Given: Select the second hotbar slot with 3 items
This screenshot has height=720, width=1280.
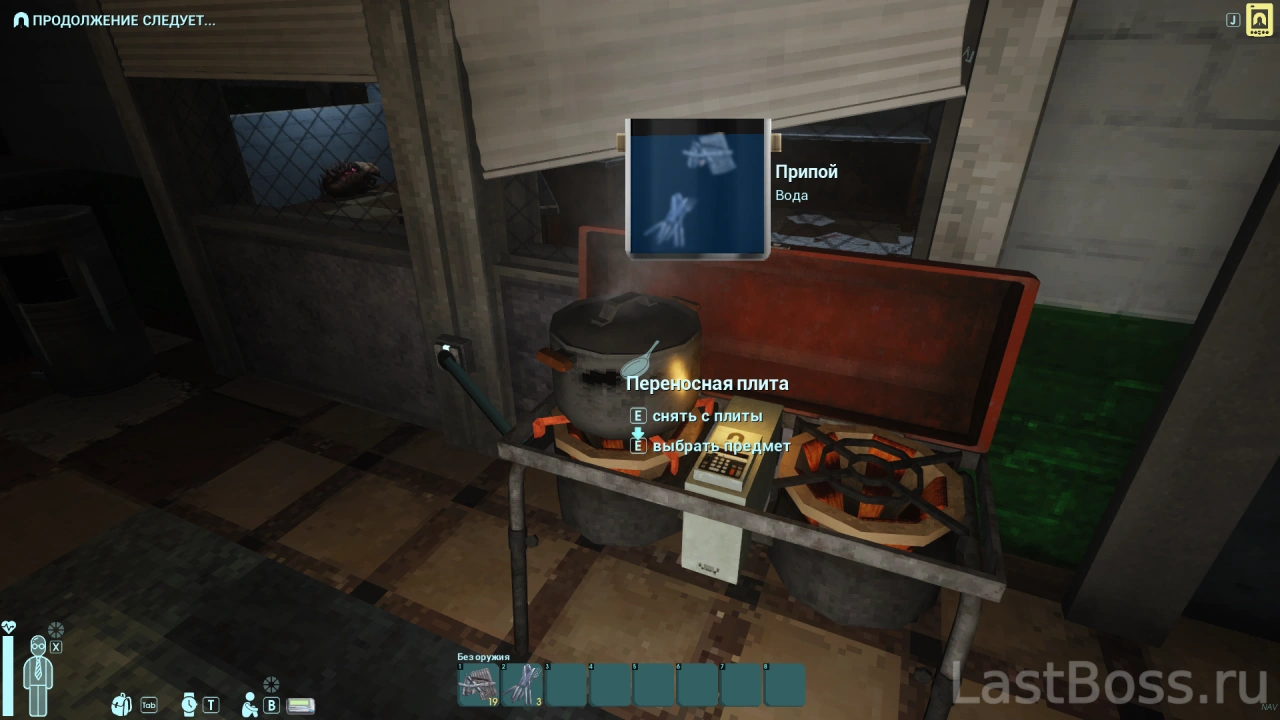Looking at the screenshot, I should pyautogui.click(x=522, y=684).
